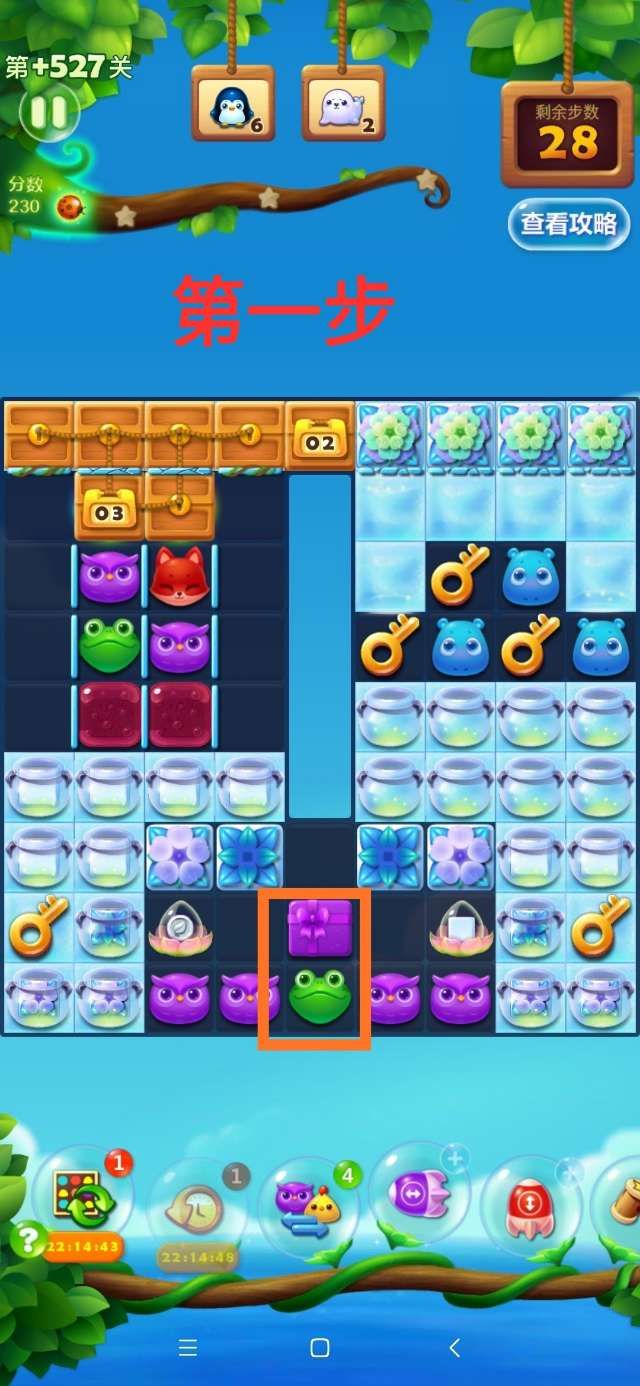Tap the green frog in the orange highlight

point(319,997)
